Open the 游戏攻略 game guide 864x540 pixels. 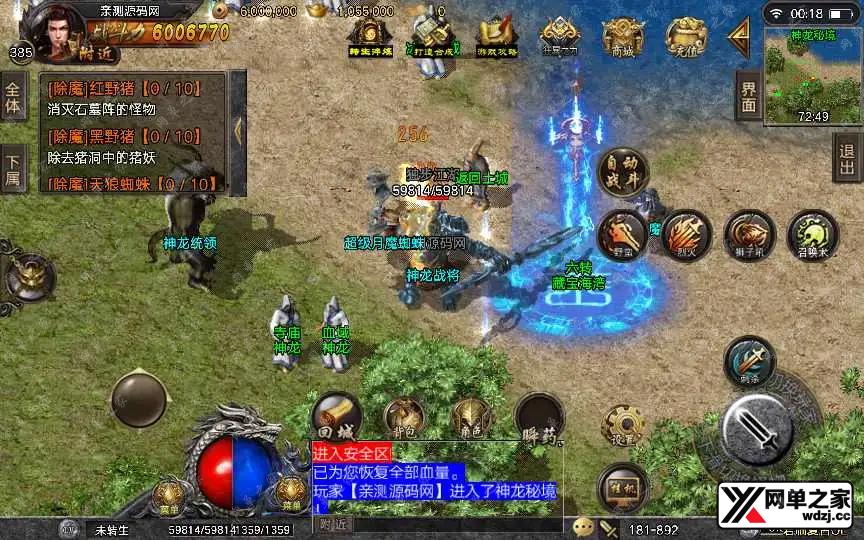(495, 37)
